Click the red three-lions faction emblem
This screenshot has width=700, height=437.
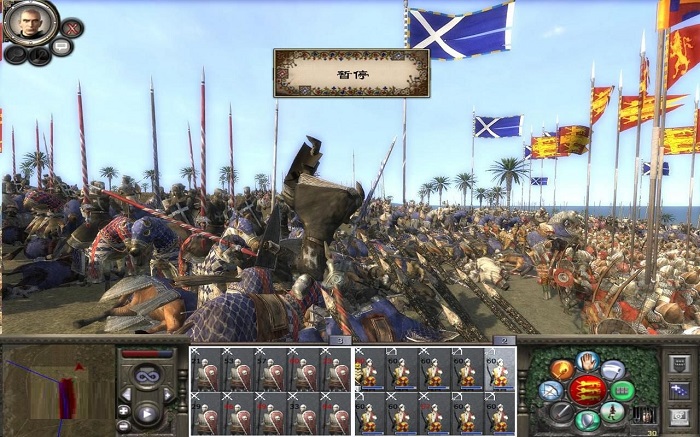tap(588, 390)
